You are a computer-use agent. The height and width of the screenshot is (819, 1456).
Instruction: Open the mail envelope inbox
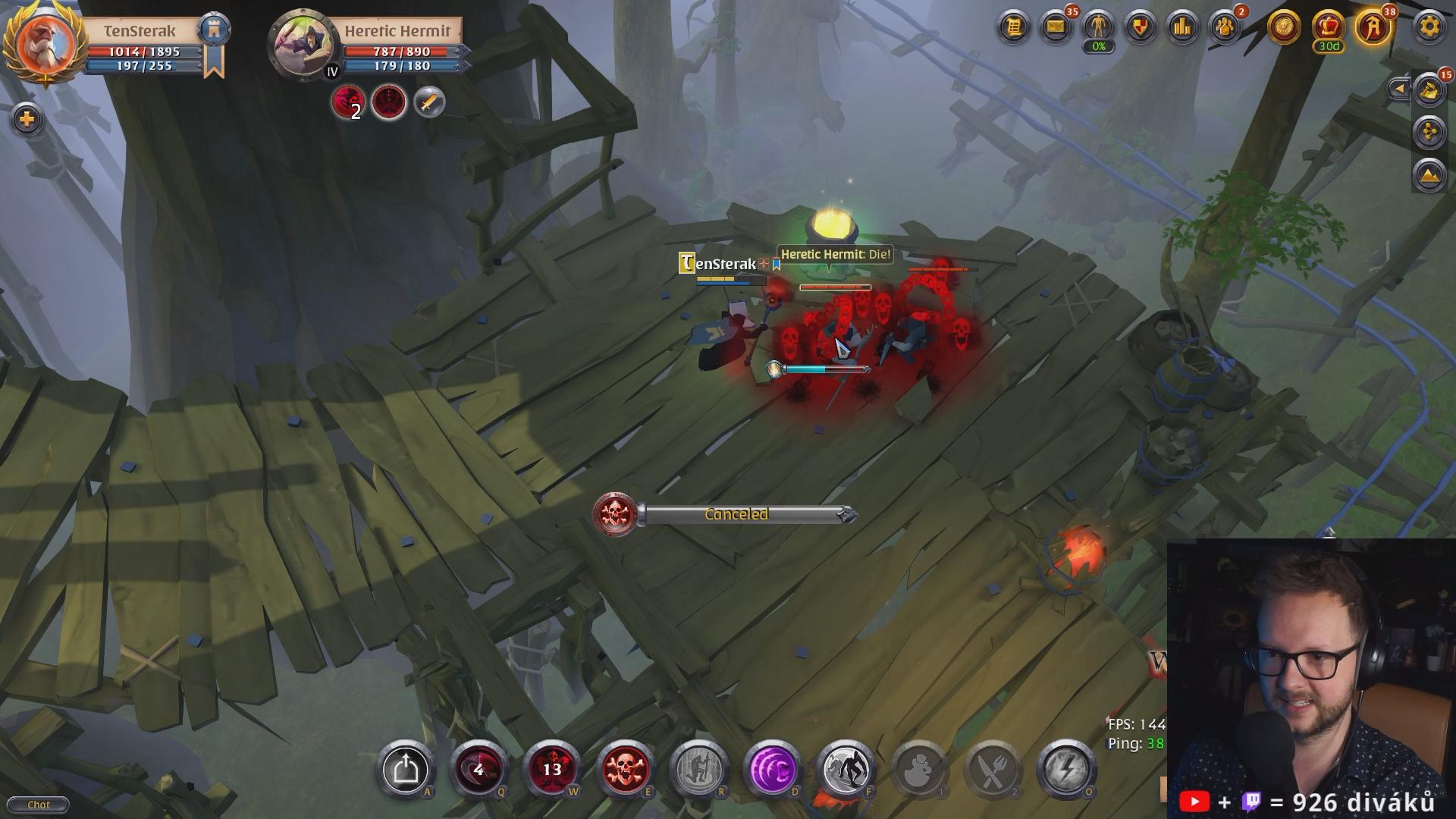click(1056, 28)
